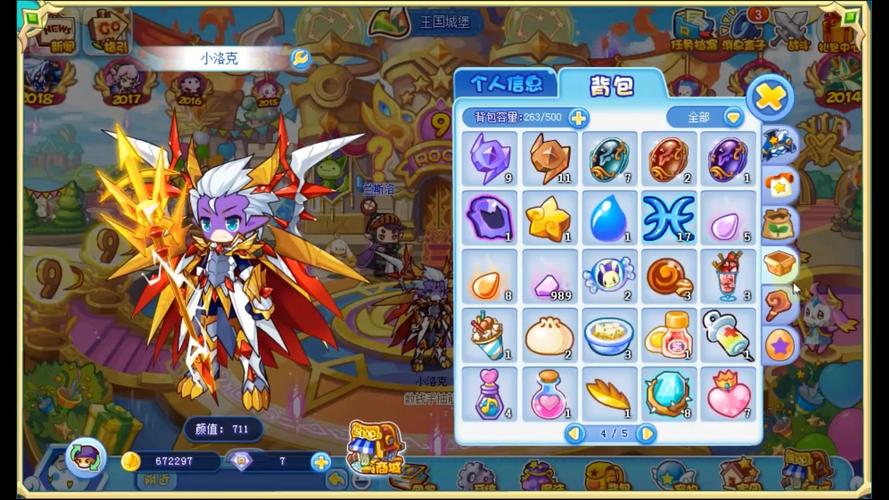The image size is (889, 500).
Task: Click the golden feather item slot
Action: [x=608, y=394]
